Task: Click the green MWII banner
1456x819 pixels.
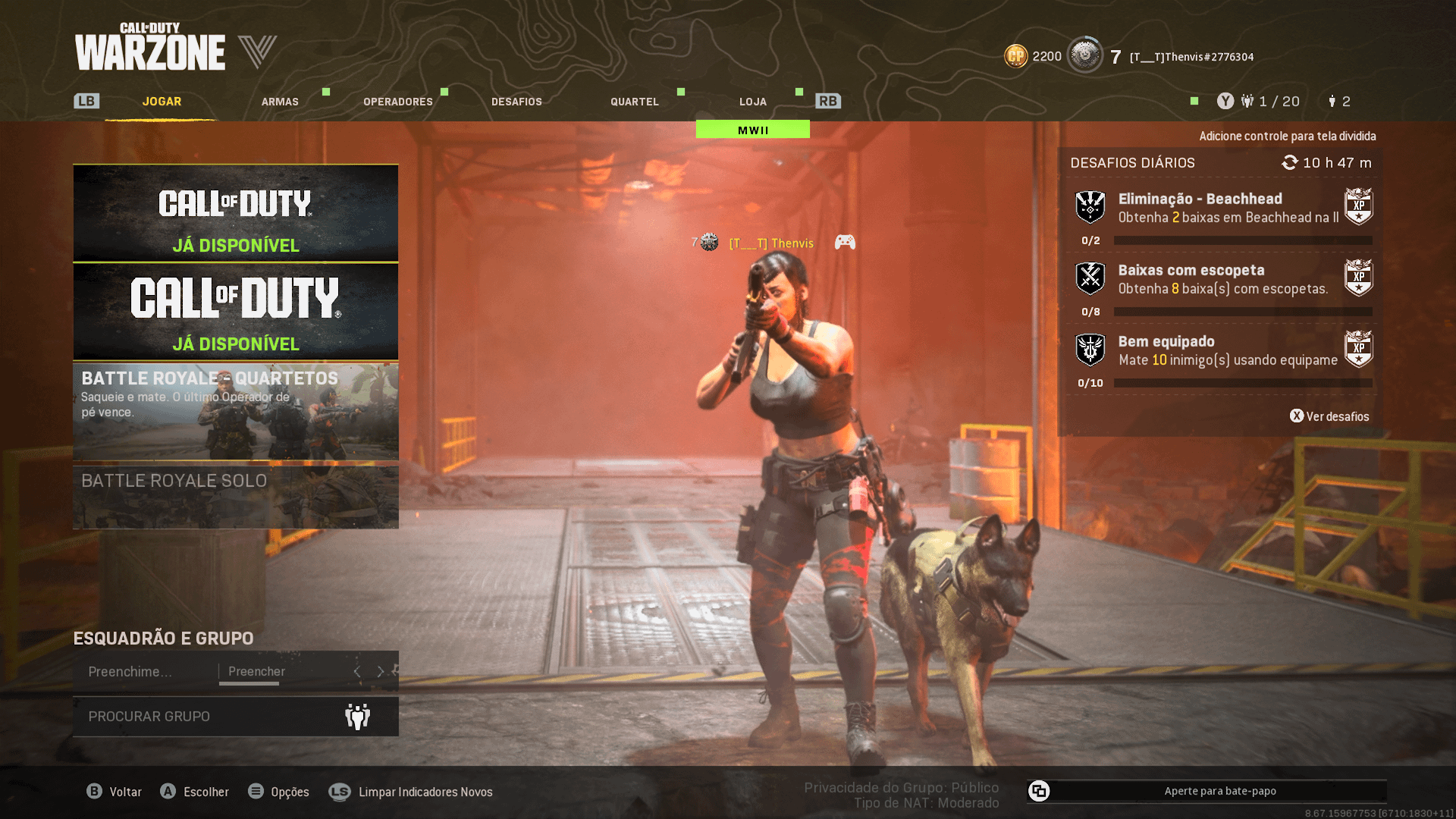Action: tap(753, 130)
